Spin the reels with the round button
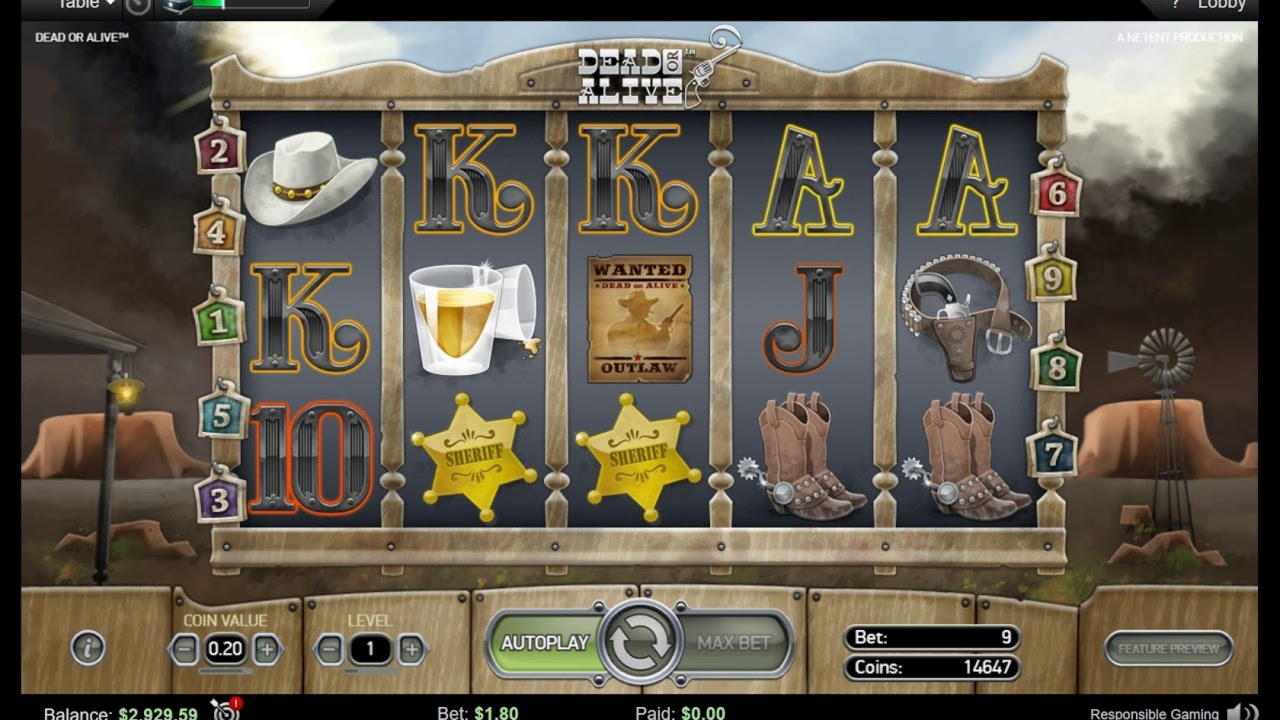This screenshot has width=1280, height=720. [640, 643]
